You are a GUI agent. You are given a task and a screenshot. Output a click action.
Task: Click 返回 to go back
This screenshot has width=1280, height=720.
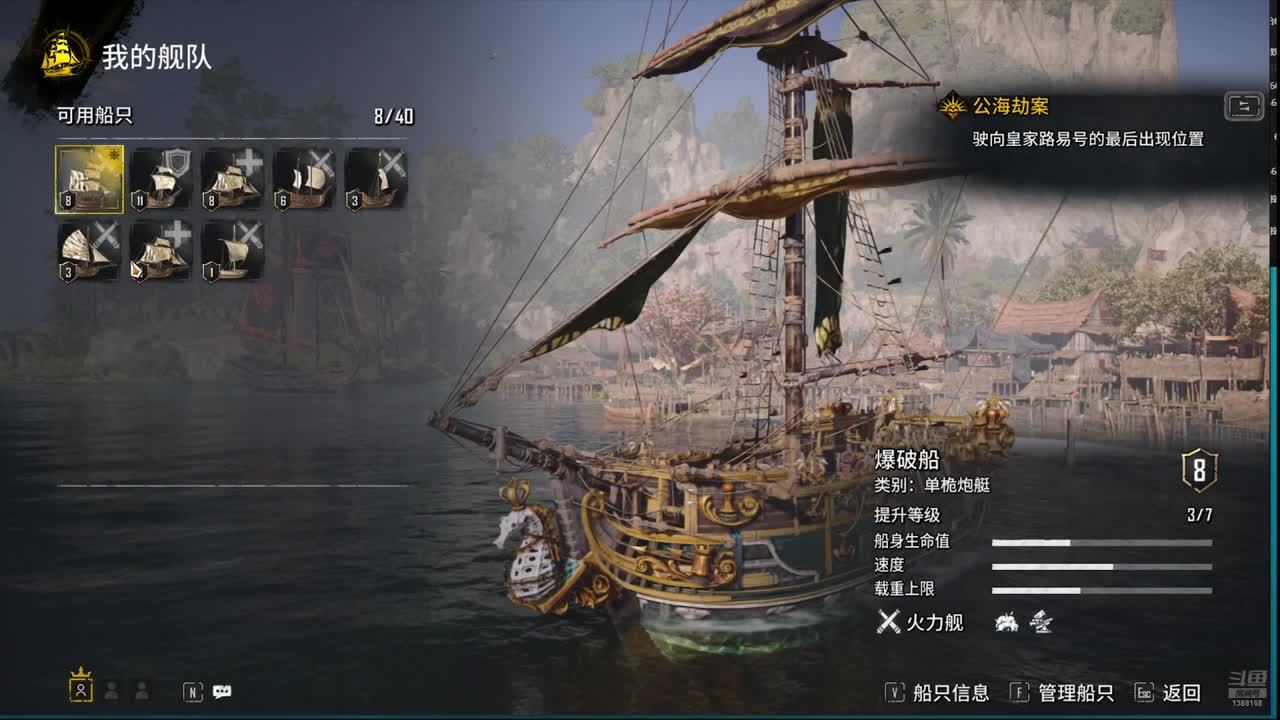[x=1168, y=692]
